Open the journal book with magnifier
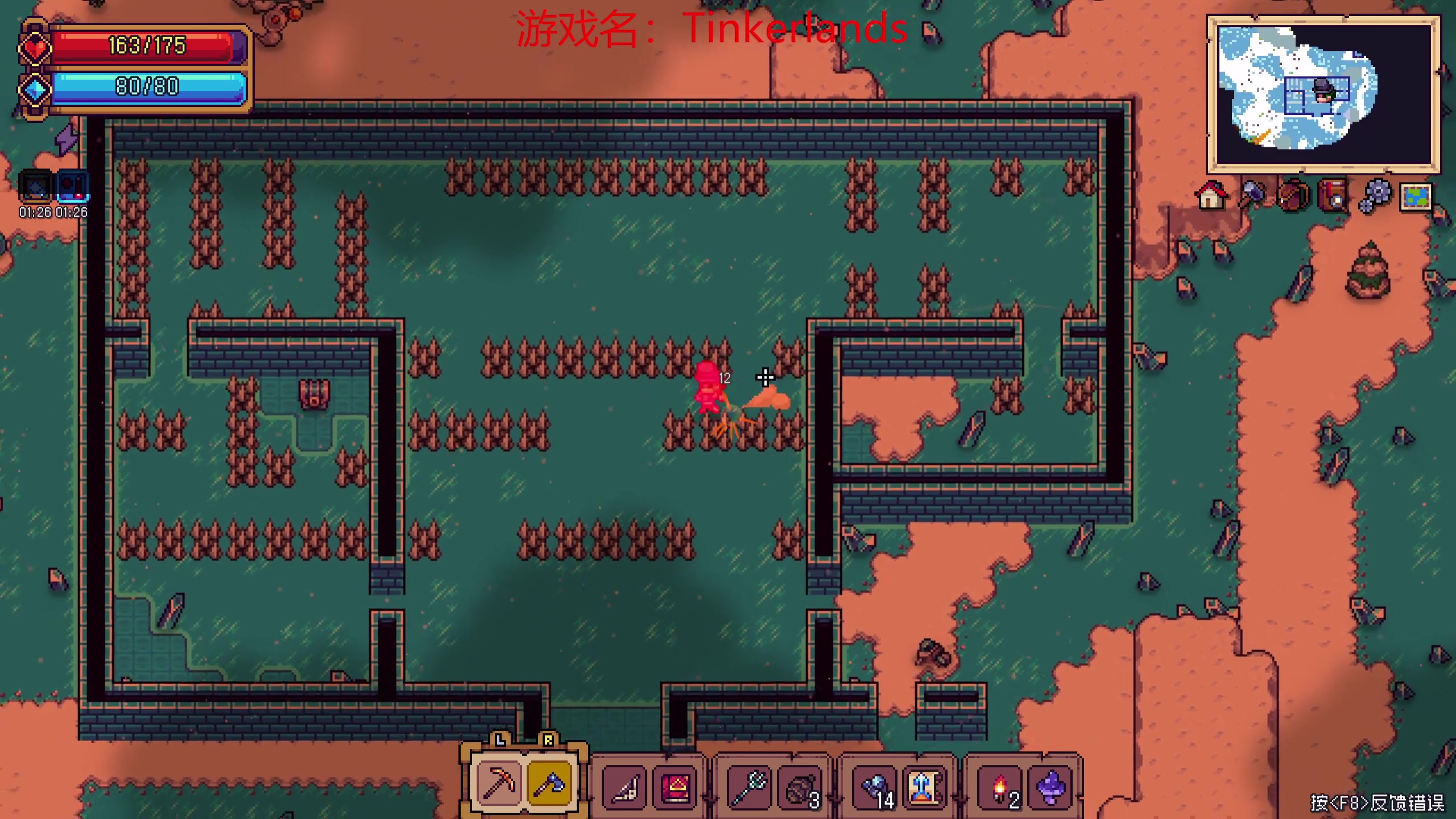Image resolution: width=1456 pixels, height=819 pixels. click(1334, 196)
